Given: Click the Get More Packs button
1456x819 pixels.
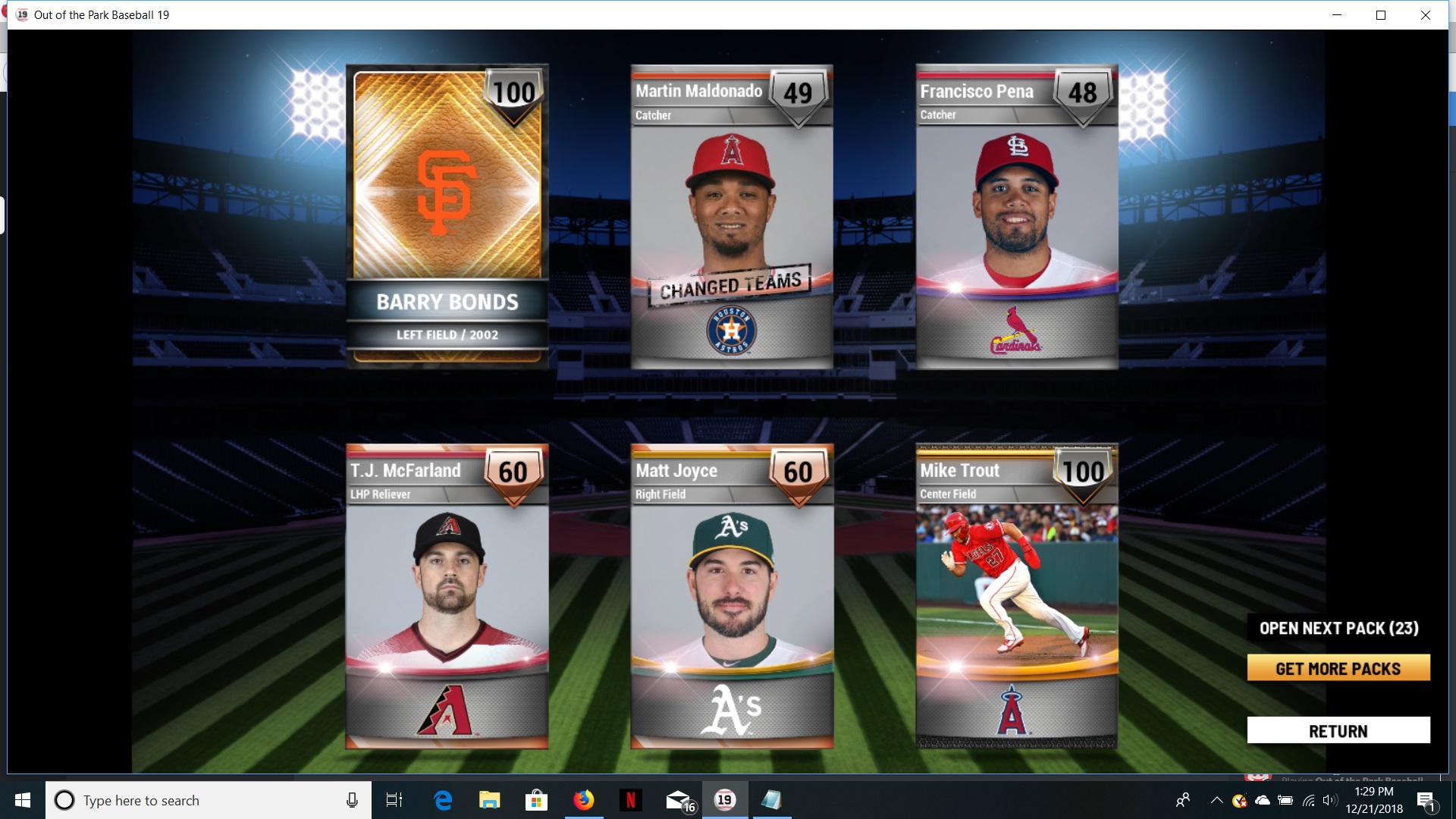Looking at the screenshot, I should click(x=1338, y=668).
